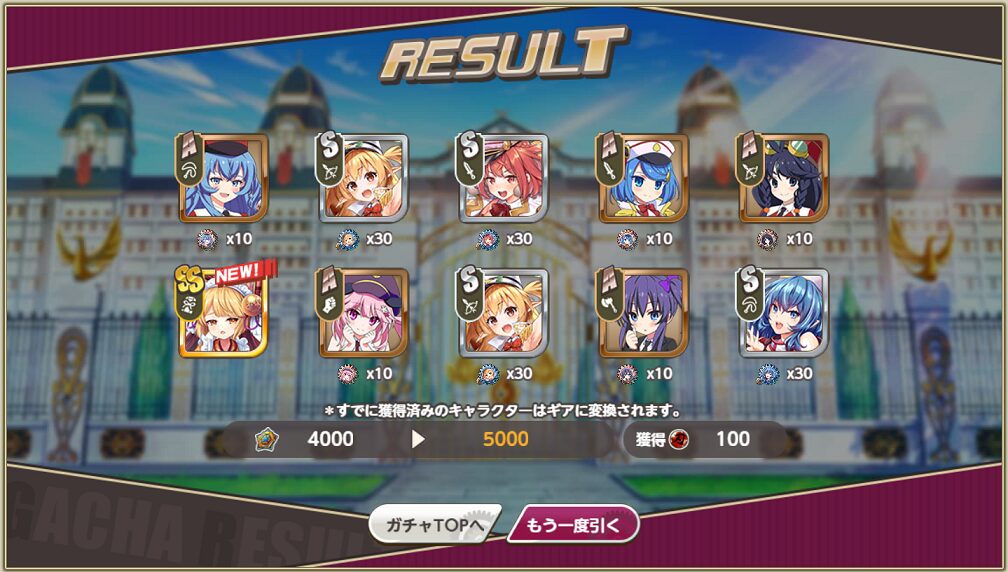Select the blue-haired girl in the white sailor cap
The image size is (1008, 572).
(x=643, y=178)
